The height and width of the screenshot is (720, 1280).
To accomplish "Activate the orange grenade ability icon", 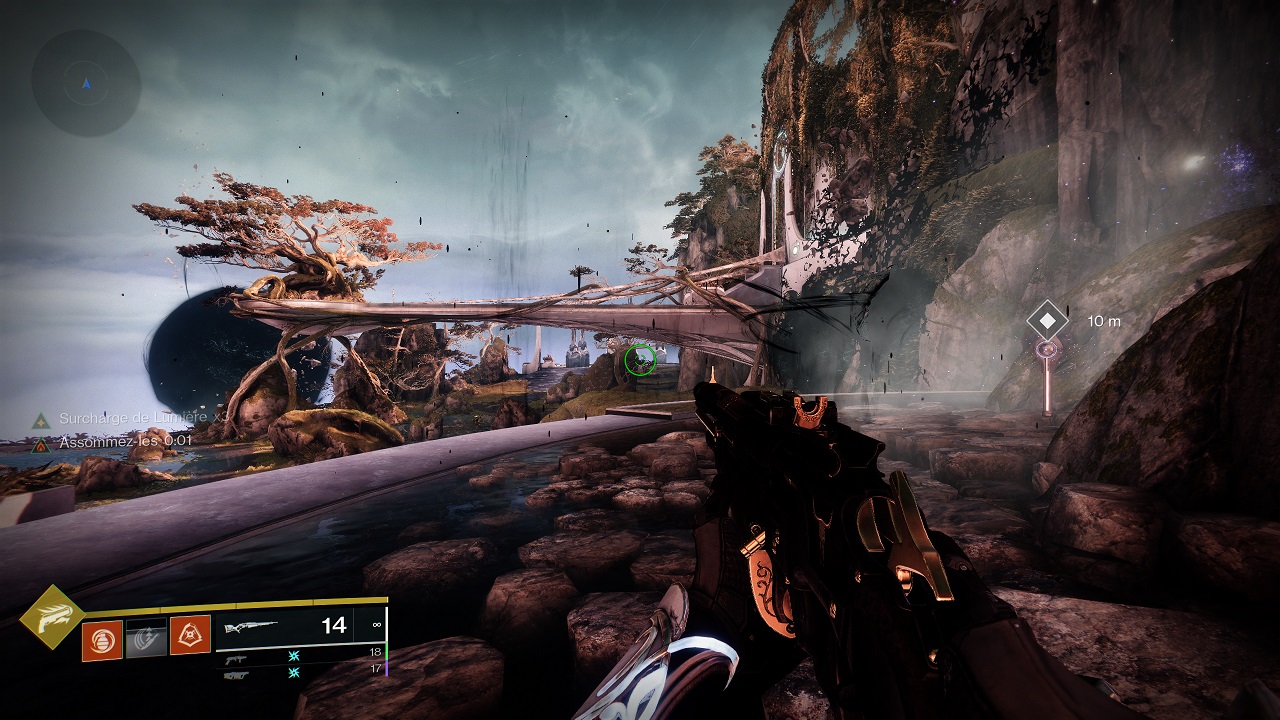I will 102,639.
